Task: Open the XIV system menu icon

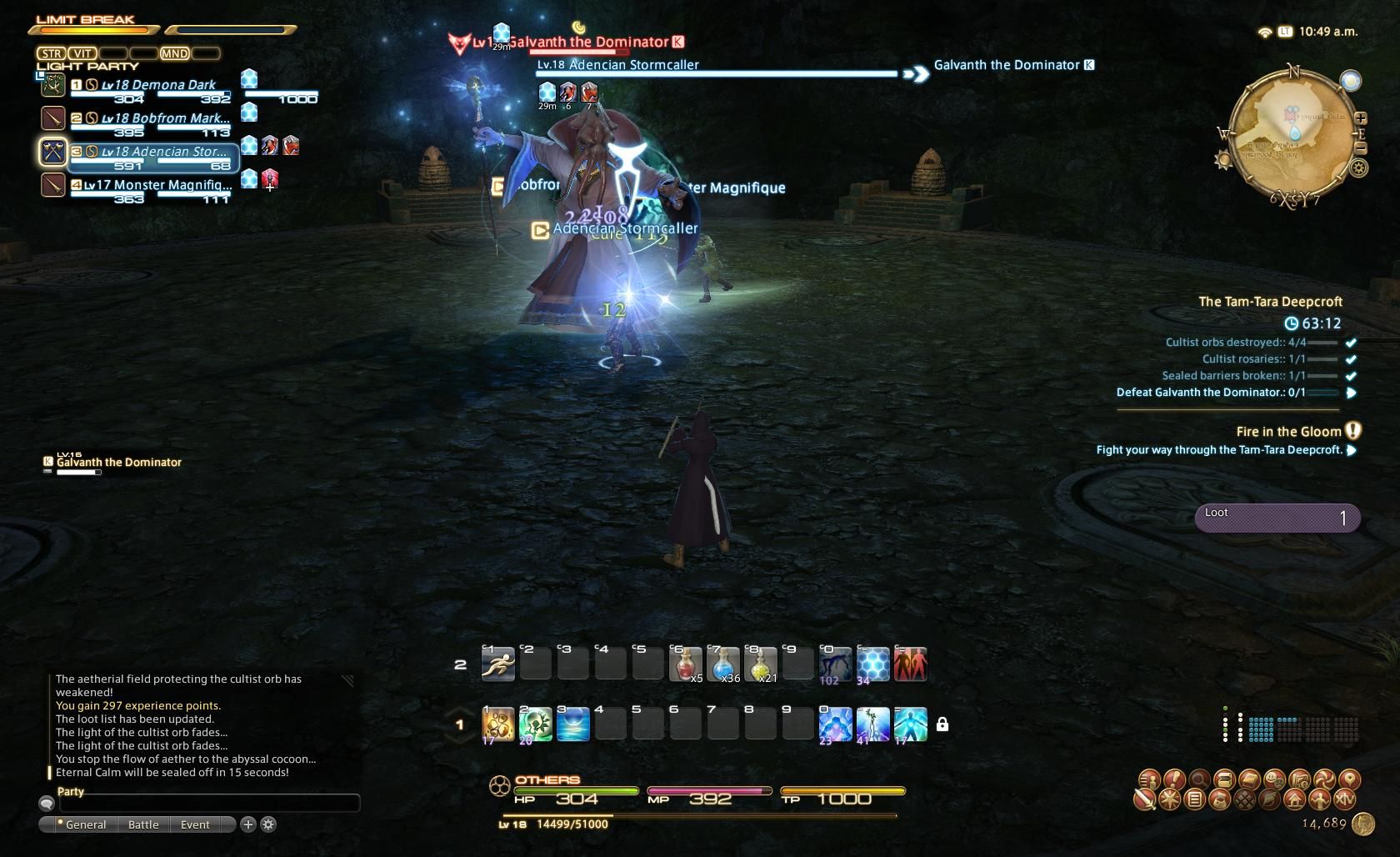Action: point(1344,800)
